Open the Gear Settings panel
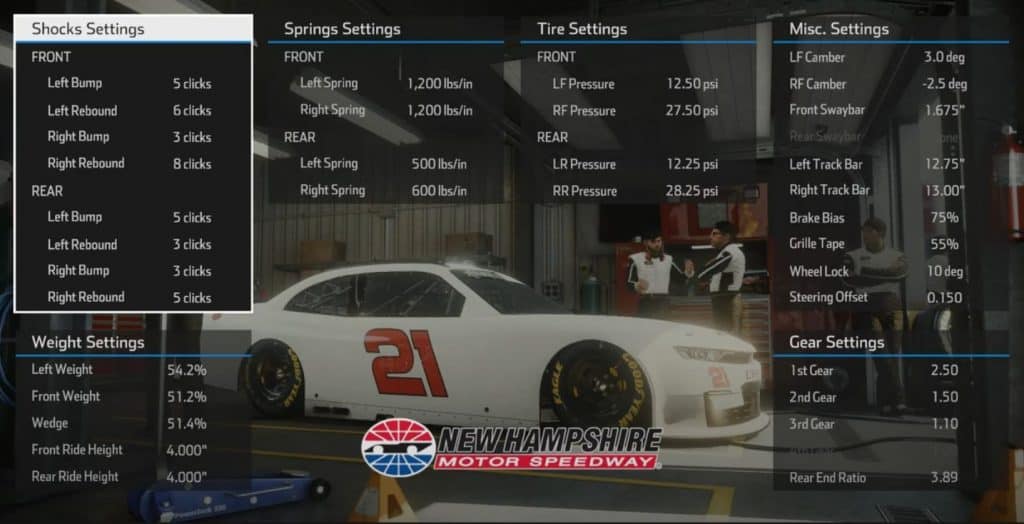This screenshot has height=524, width=1024. tap(836, 342)
